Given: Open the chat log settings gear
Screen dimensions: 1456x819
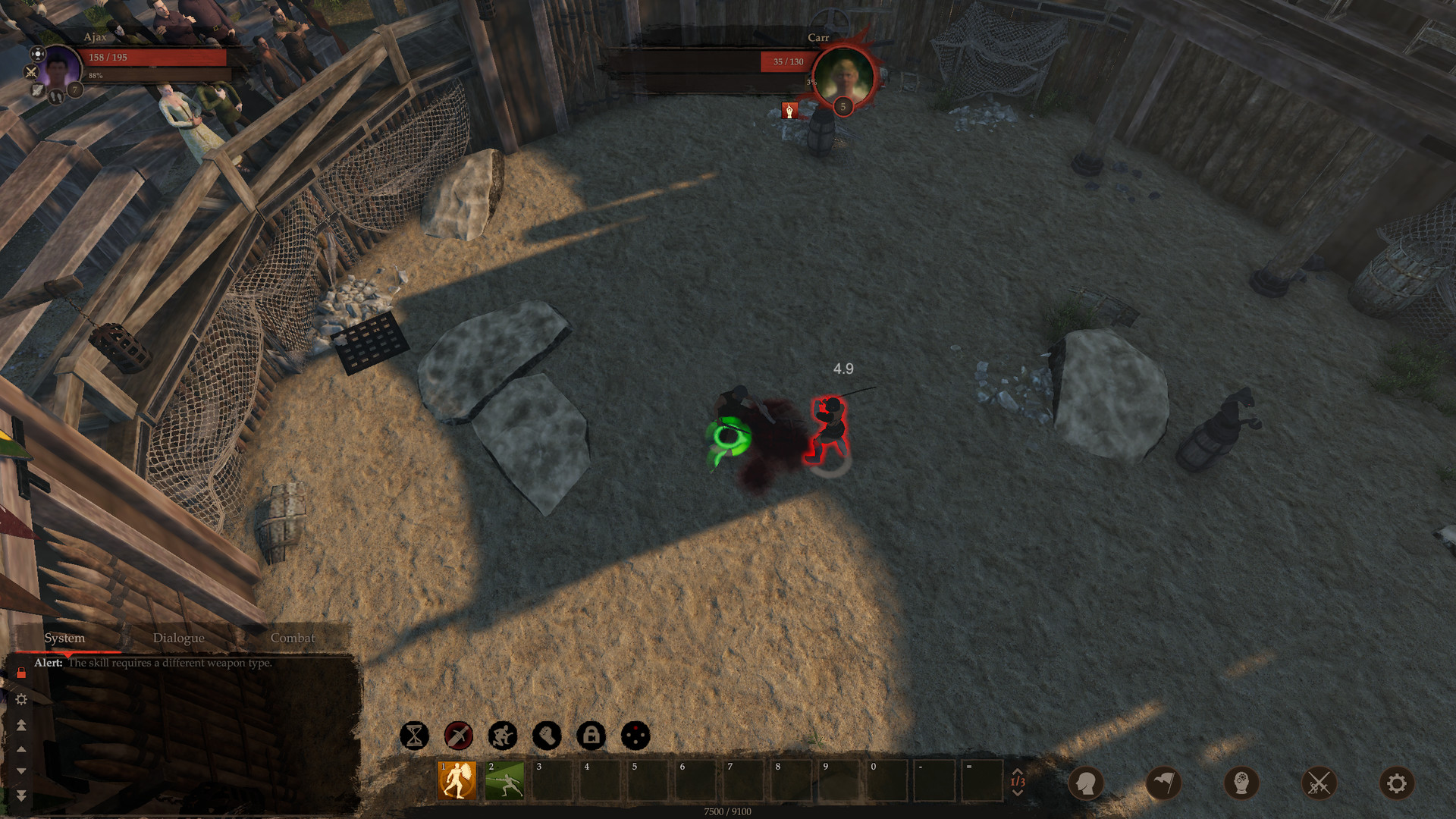Looking at the screenshot, I should (23, 699).
